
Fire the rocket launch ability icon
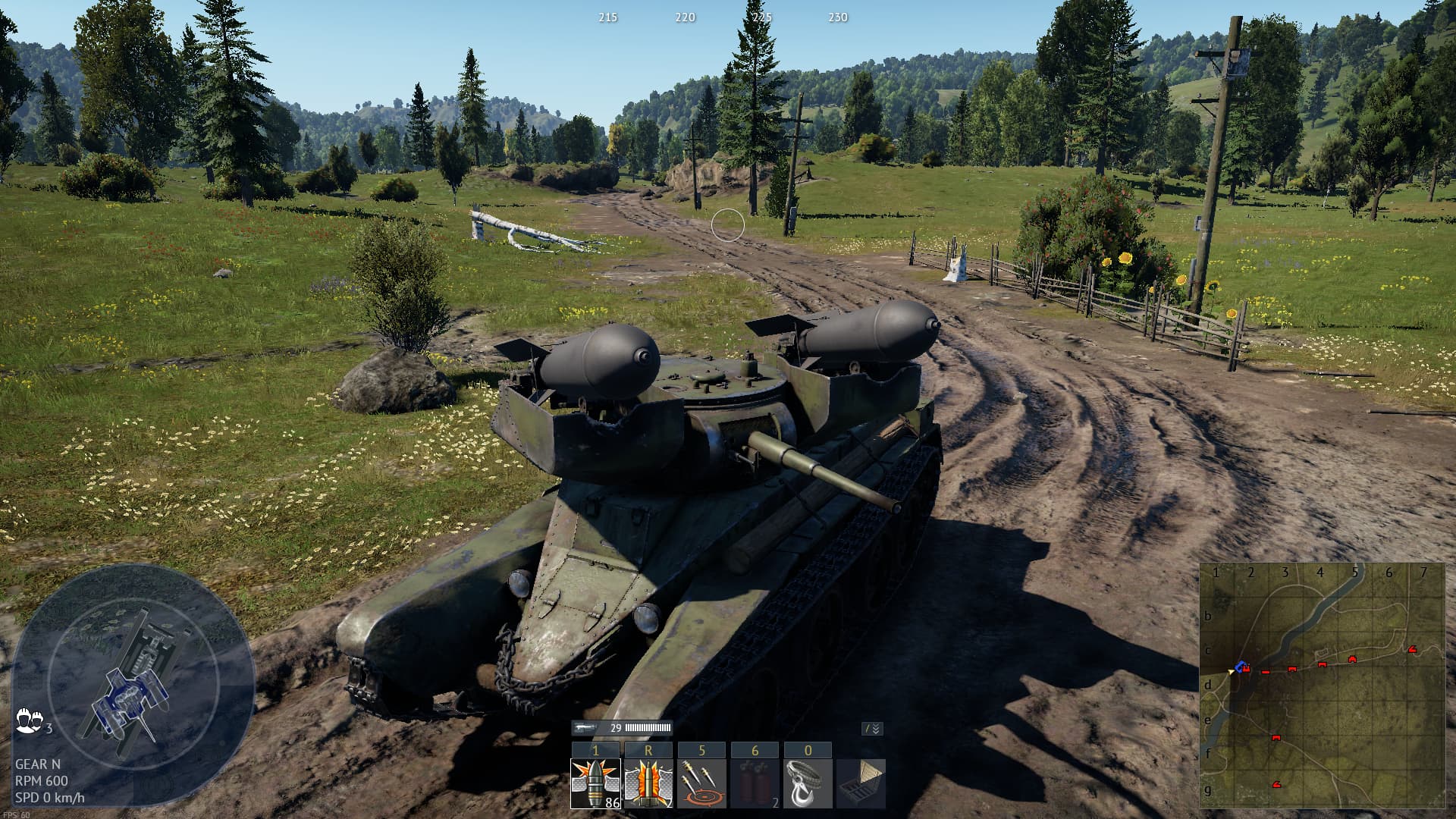pos(648,783)
